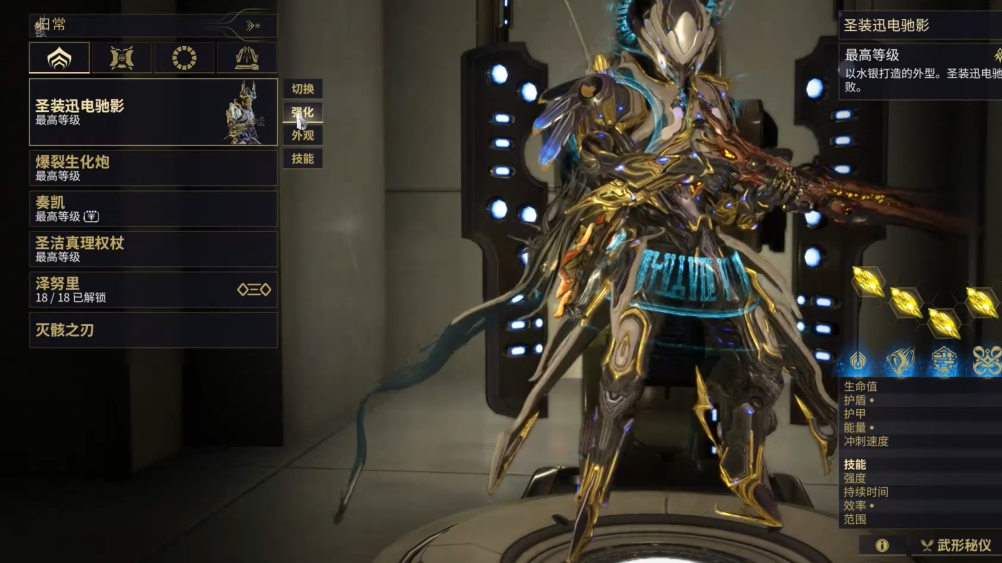1002x563 pixels.
Task: Click the 切换 switch button
Action: click(x=302, y=89)
